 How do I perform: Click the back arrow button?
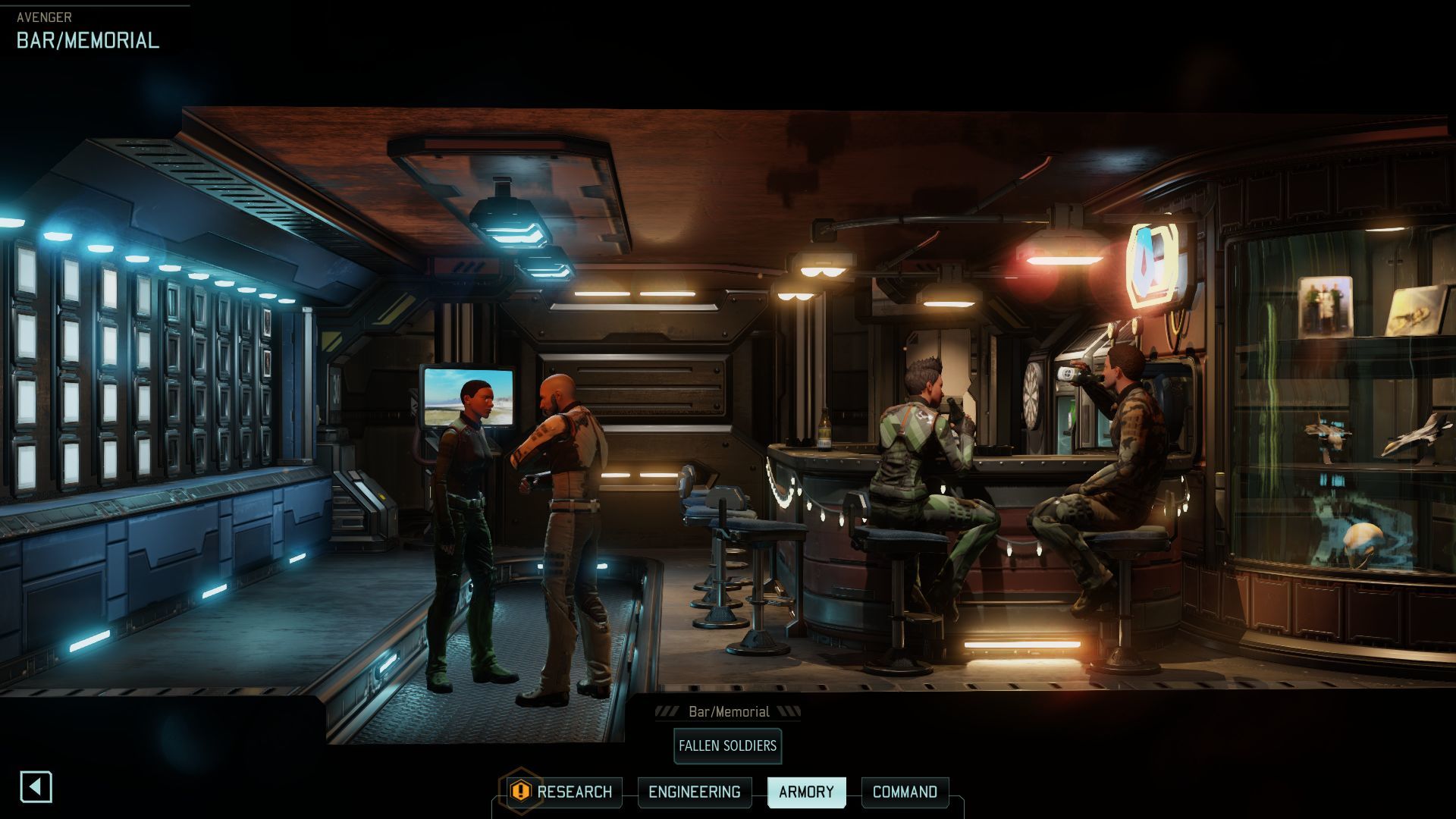(36, 787)
